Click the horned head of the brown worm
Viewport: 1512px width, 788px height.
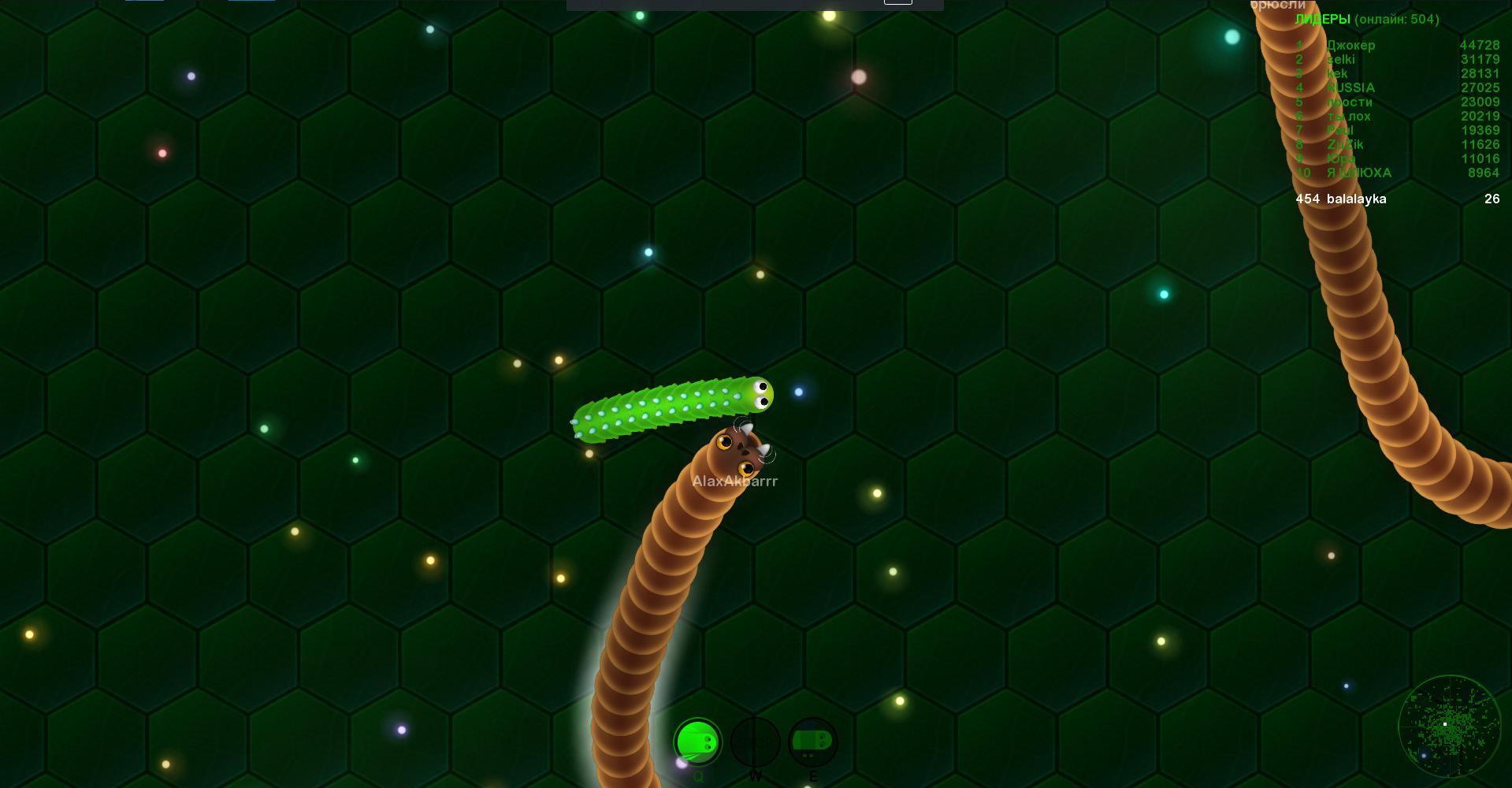pyautogui.click(x=739, y=449)
